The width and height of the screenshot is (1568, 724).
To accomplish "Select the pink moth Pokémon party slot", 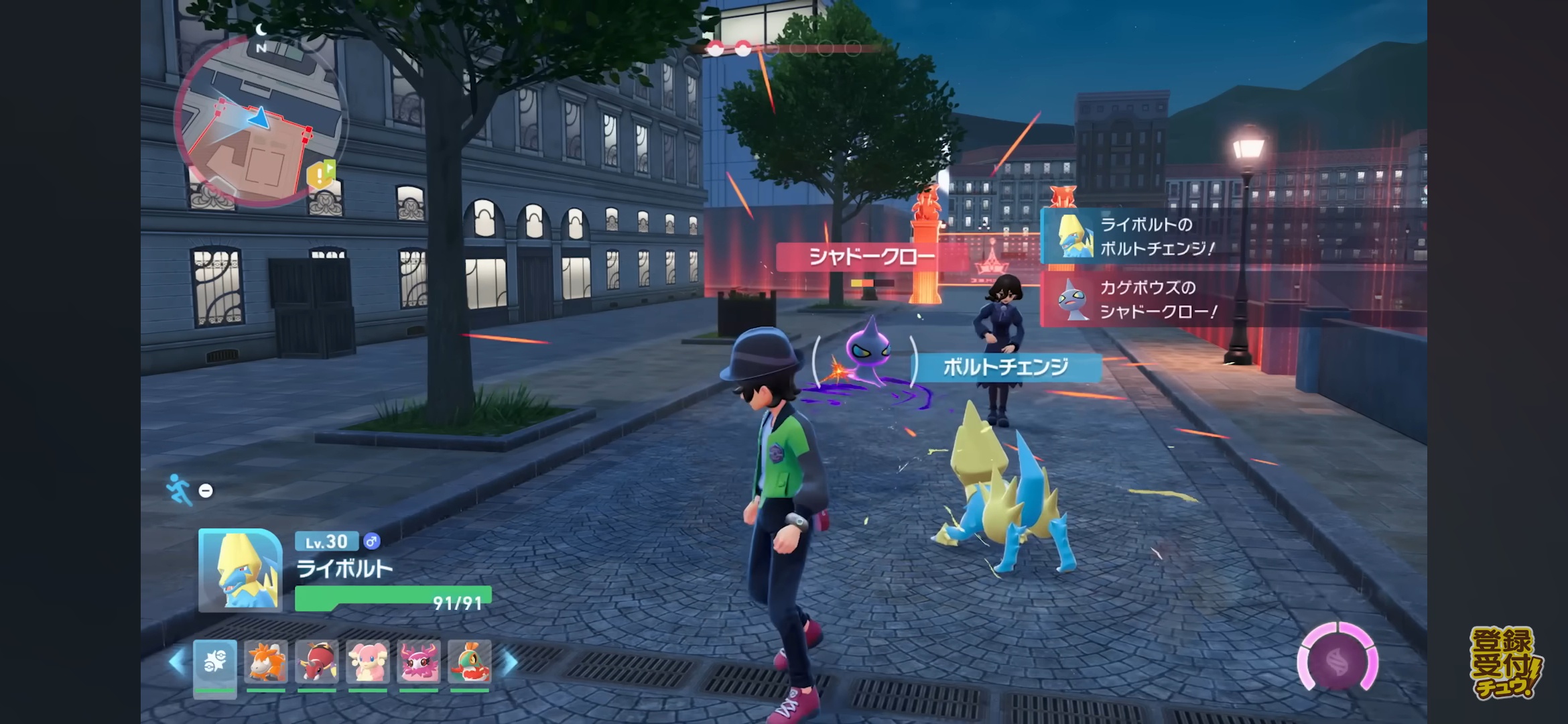I will tap(419, 662).
